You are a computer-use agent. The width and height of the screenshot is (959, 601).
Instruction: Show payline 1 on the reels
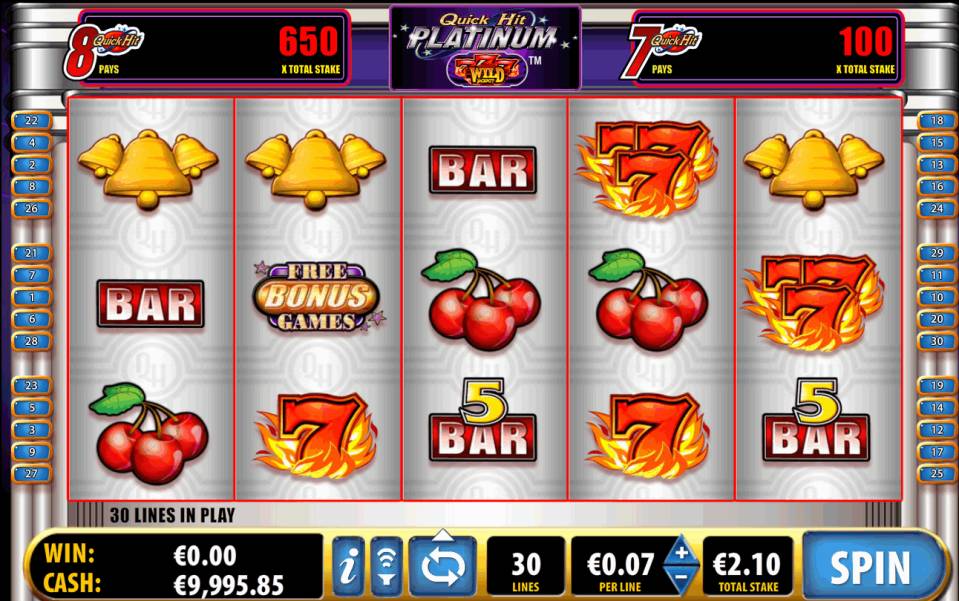coord(31,298)
